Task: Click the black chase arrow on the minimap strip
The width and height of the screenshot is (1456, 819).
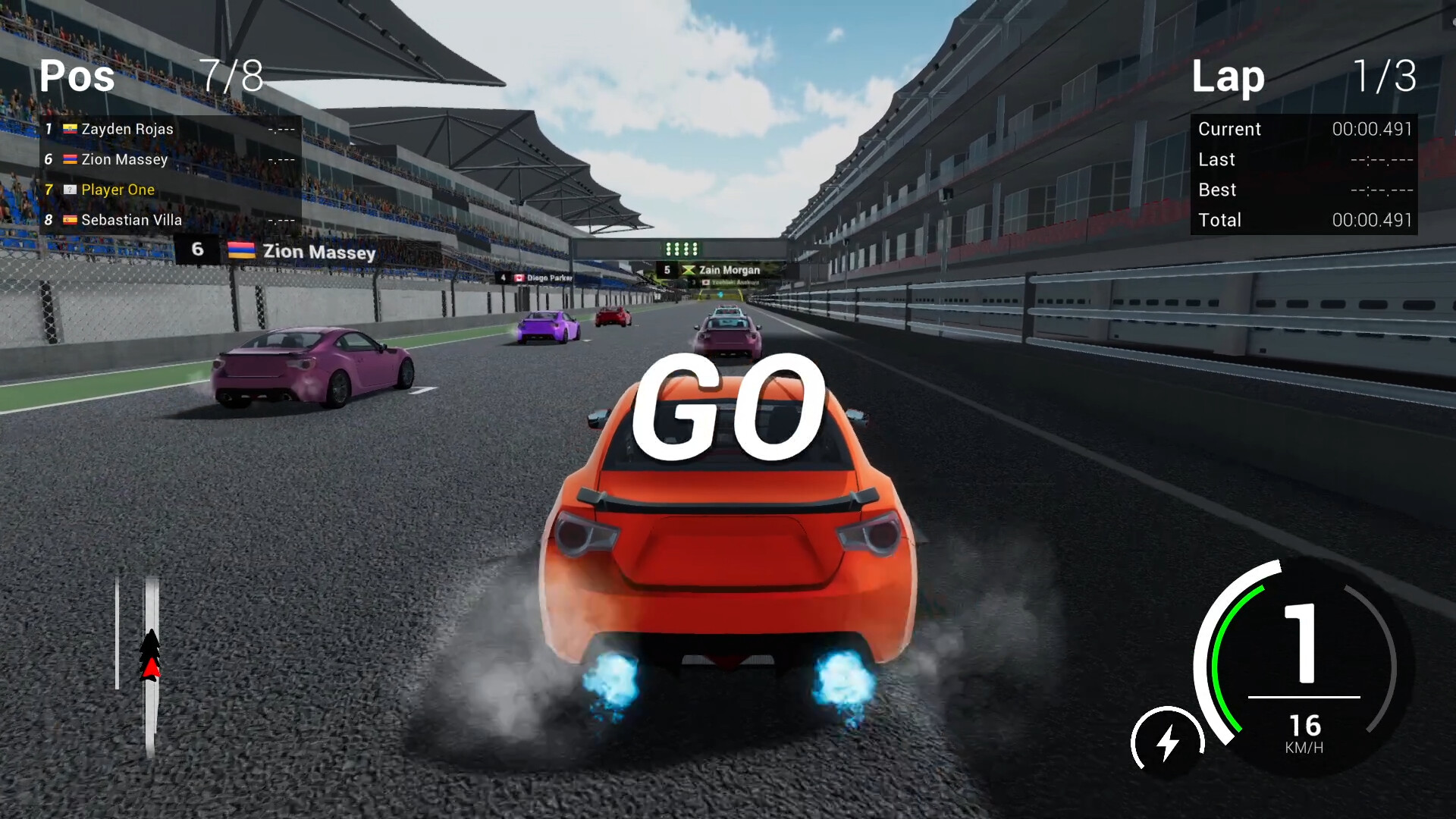Action: pyautogui.click(x=150, y=641)
